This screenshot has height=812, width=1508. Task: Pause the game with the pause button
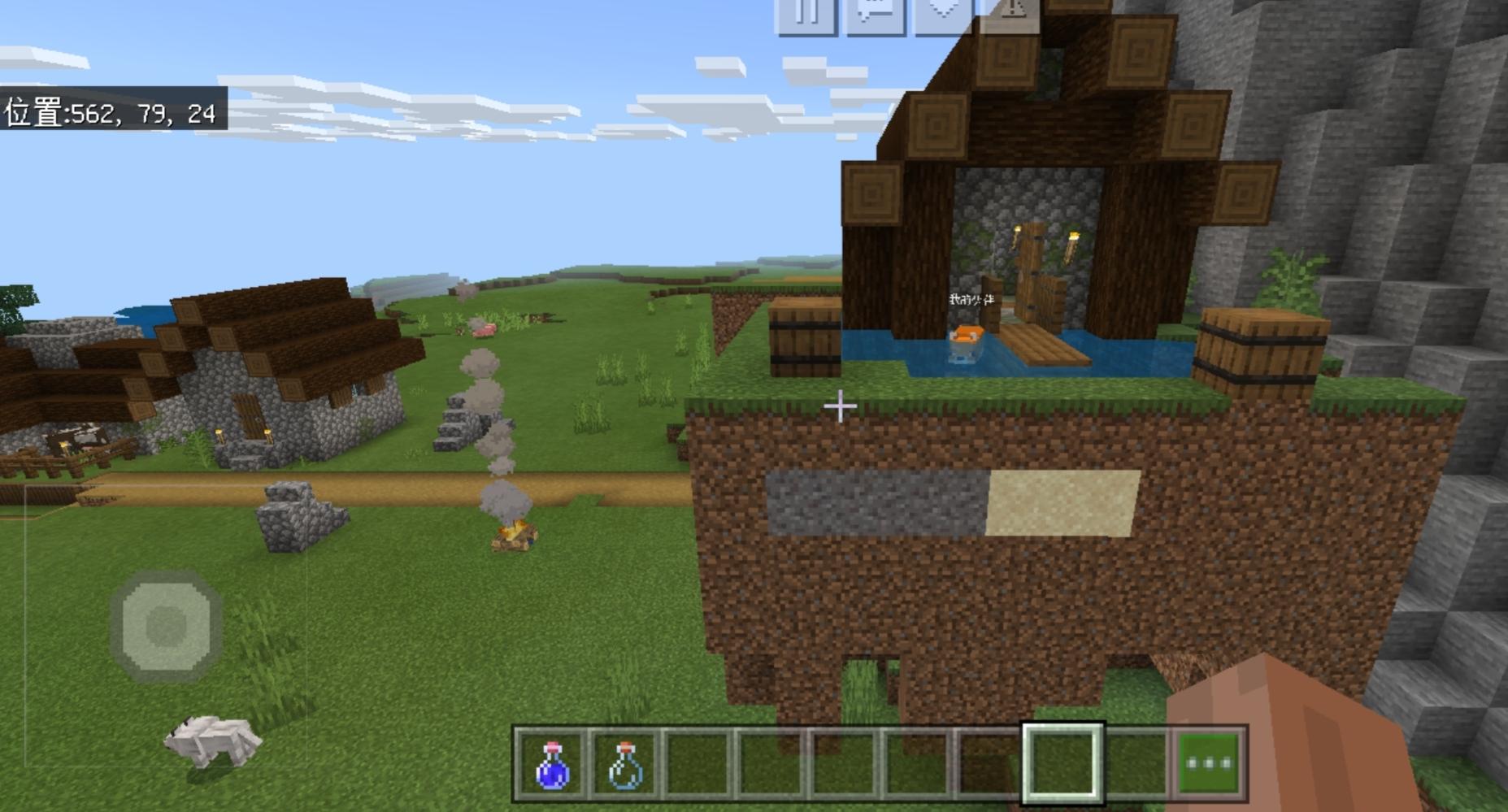(806, 14)
